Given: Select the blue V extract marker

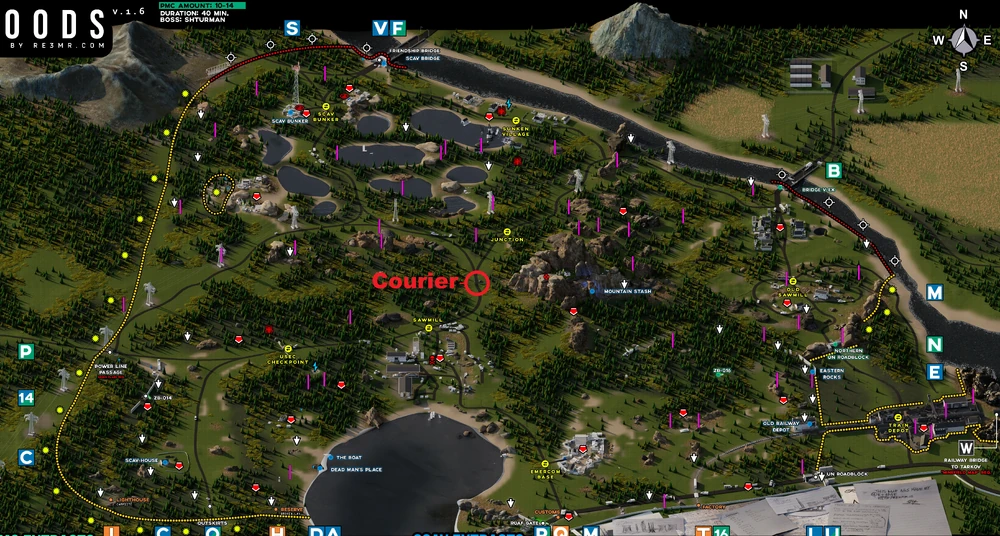Looking at the screenshot, I should pos(381,28).
